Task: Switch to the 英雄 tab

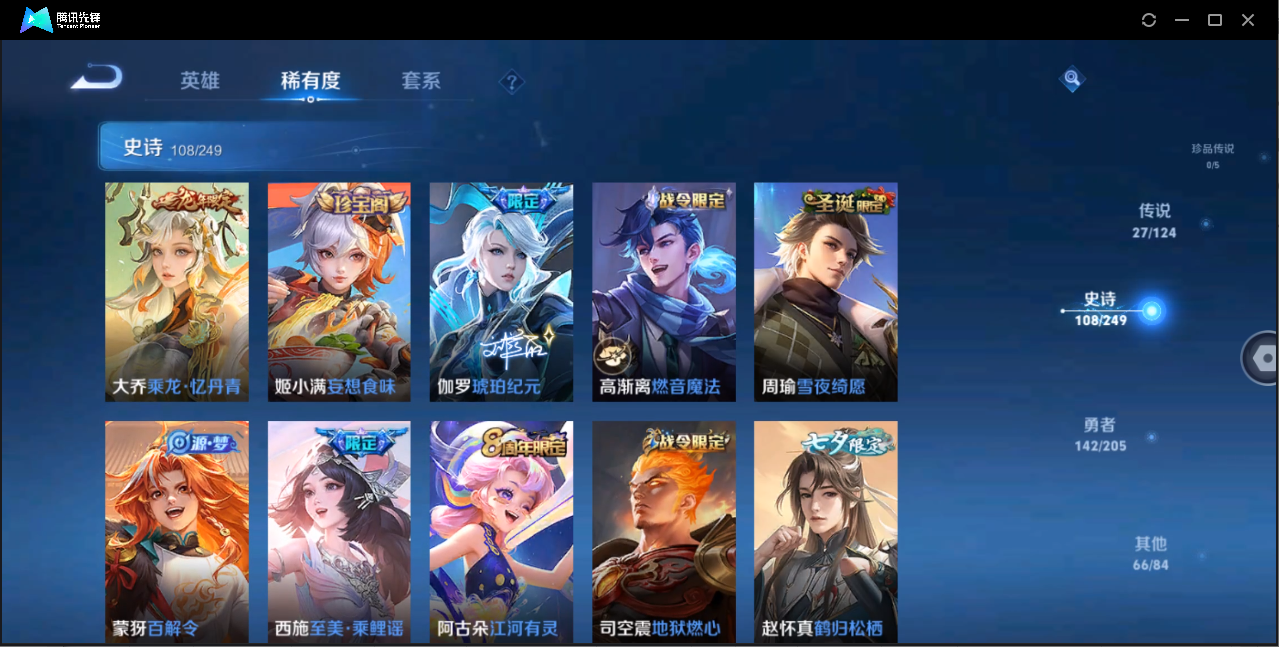Action: tap(200, 81)
